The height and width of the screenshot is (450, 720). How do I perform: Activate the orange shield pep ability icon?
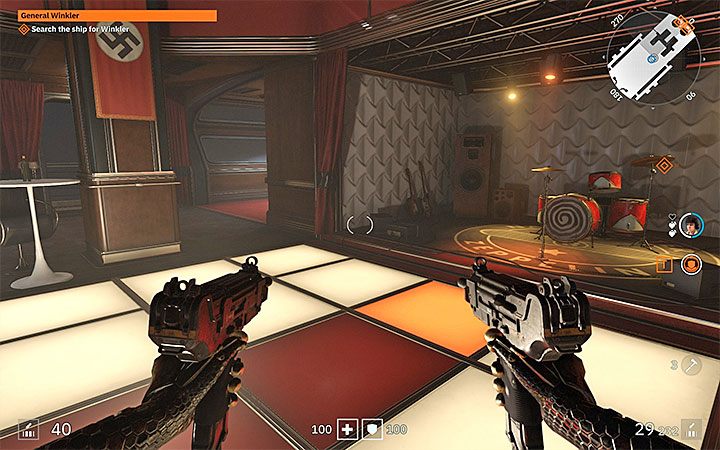[690, 265]
